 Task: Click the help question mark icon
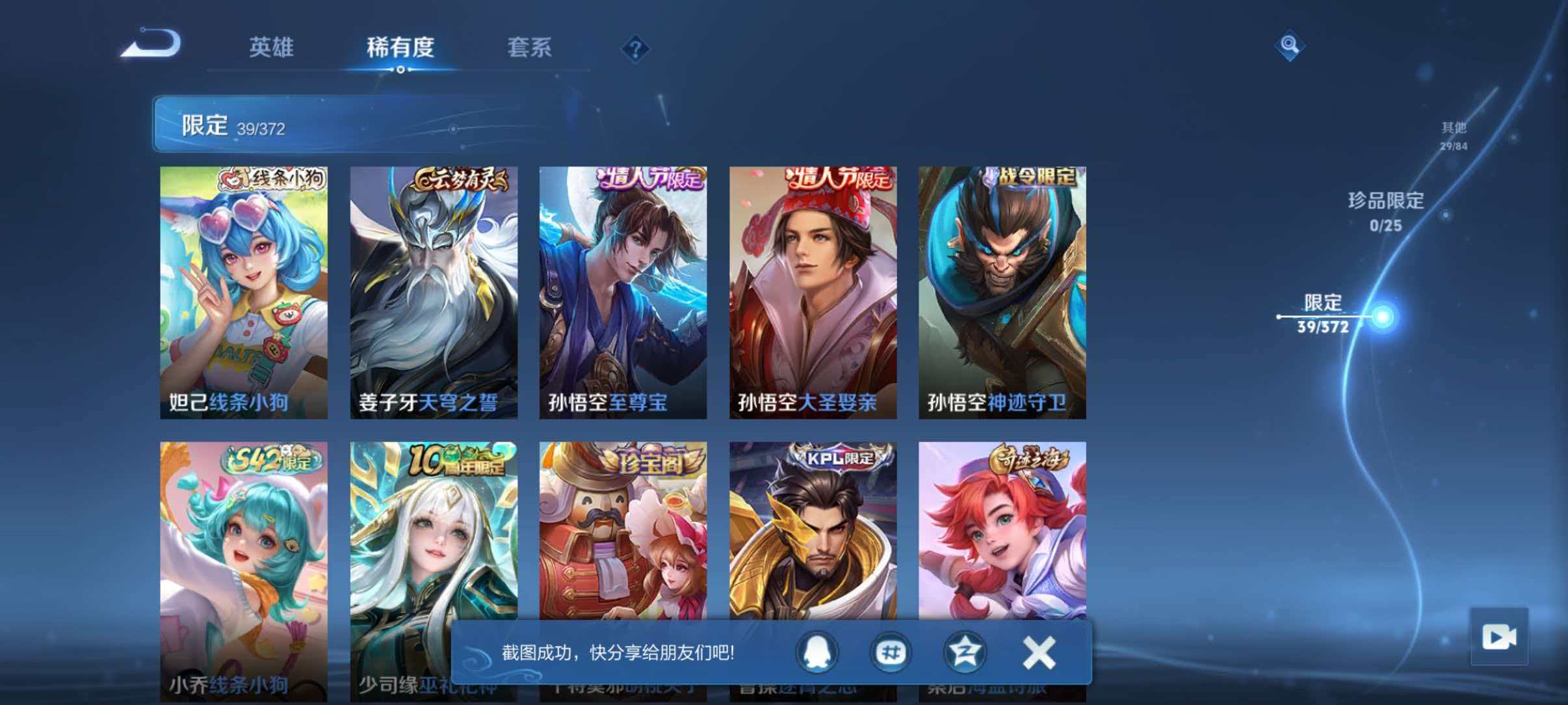(636, 49)
